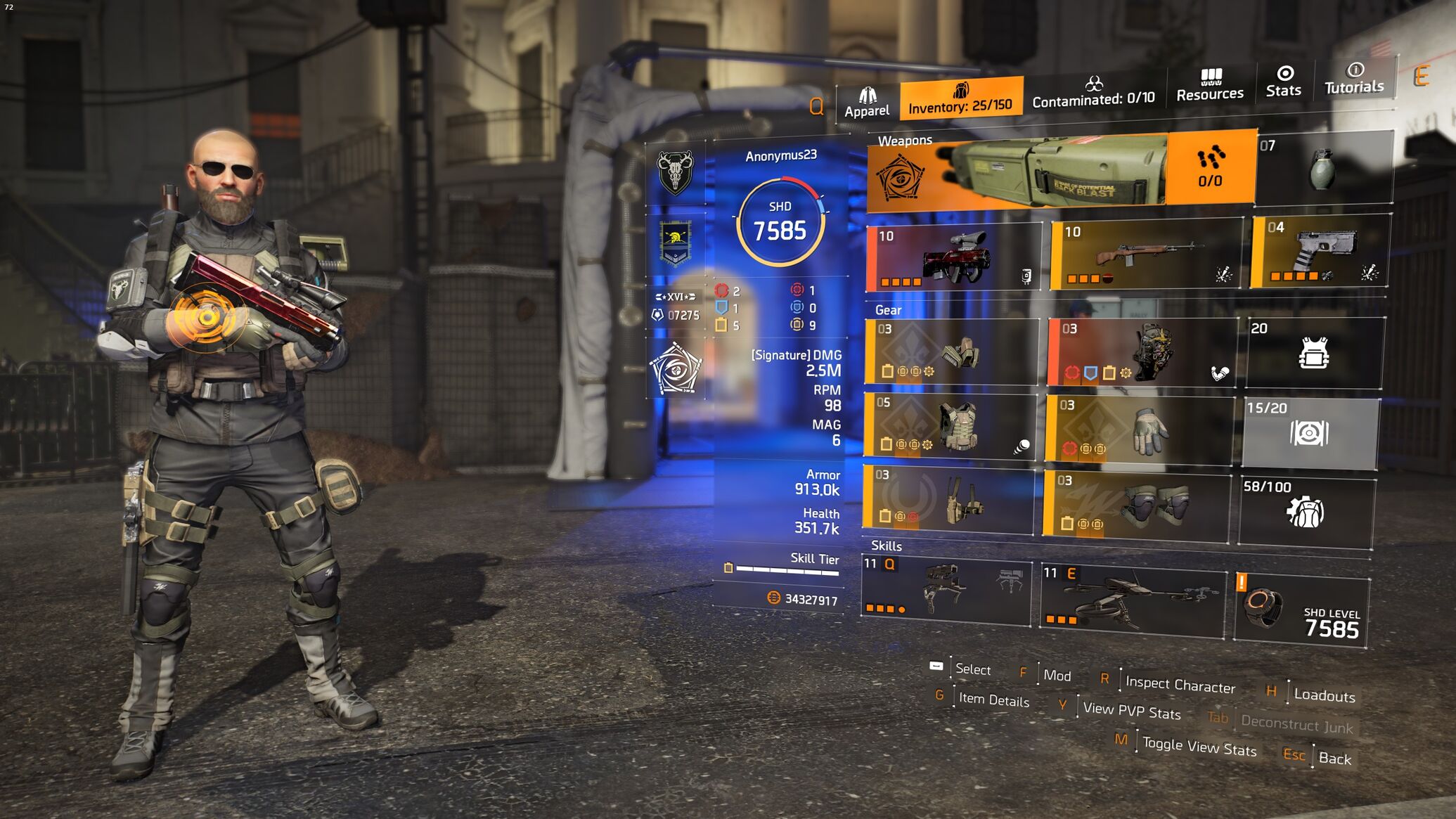Select the wooden rifle weapon slot
1456x819 pixels.
click(1146, 254)
